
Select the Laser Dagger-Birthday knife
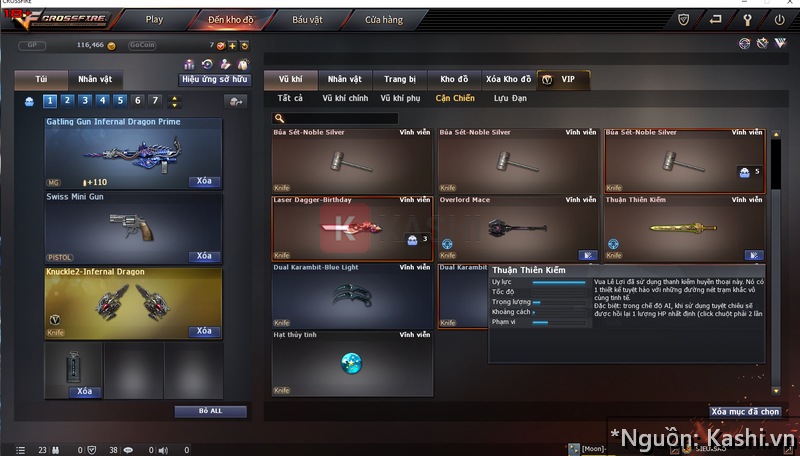click(352, 228)
